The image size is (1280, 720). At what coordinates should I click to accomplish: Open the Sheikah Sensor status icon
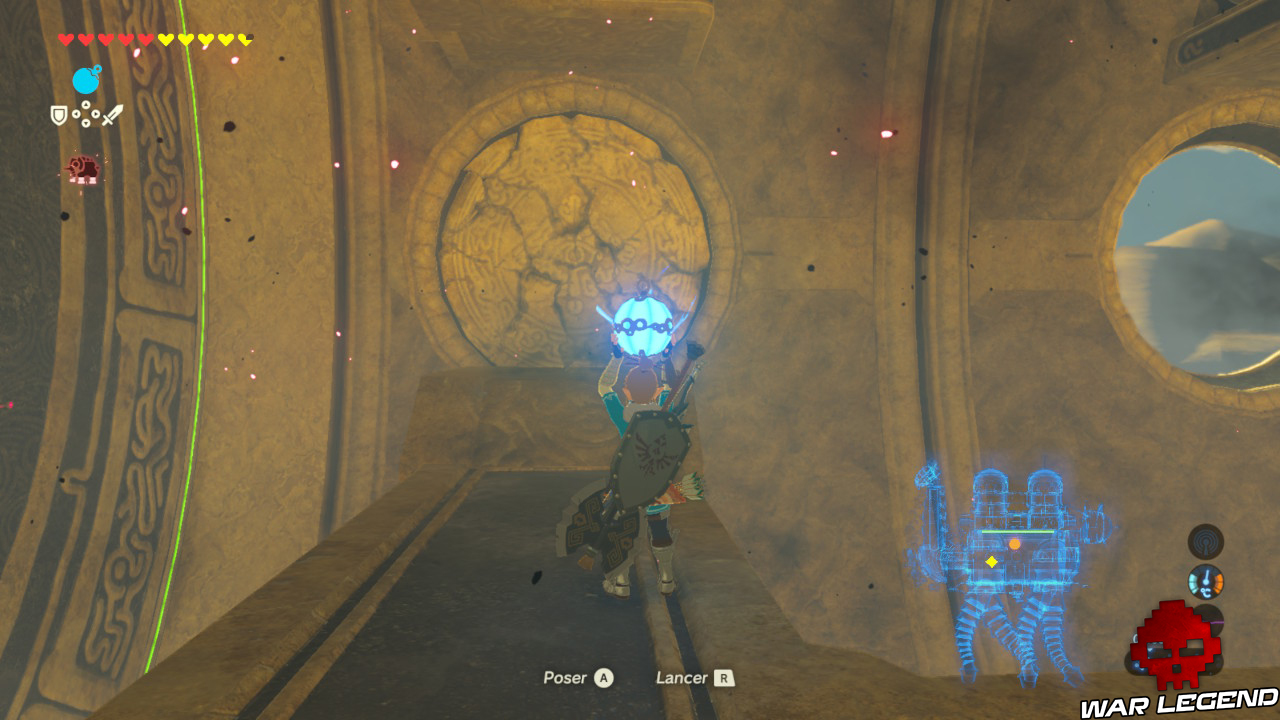[1204, 543]
